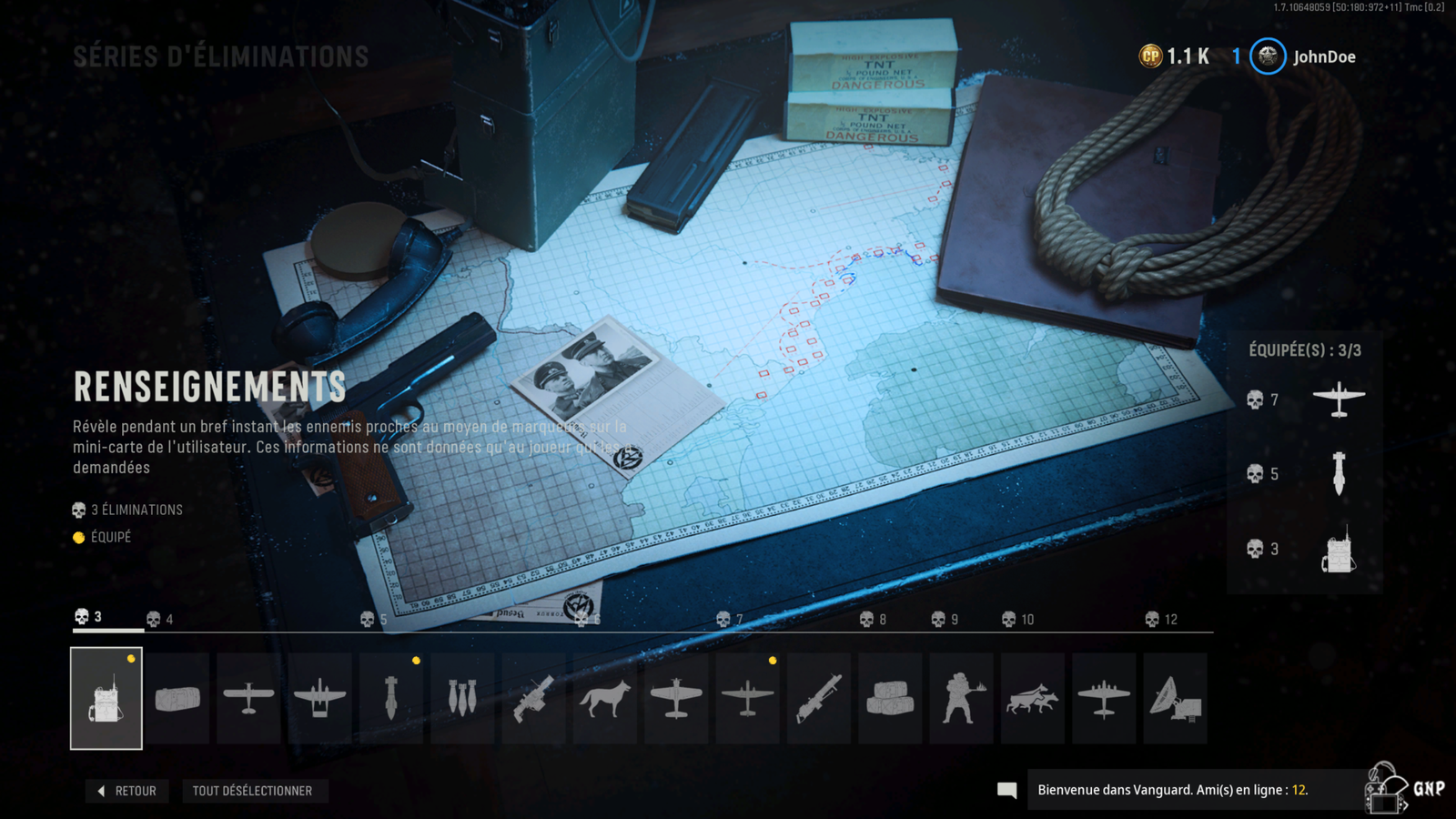This screenshot has height=819, width=1456.
Task: Choose the duffel bag care package killstreak
Action: click(x=177, y=698)
